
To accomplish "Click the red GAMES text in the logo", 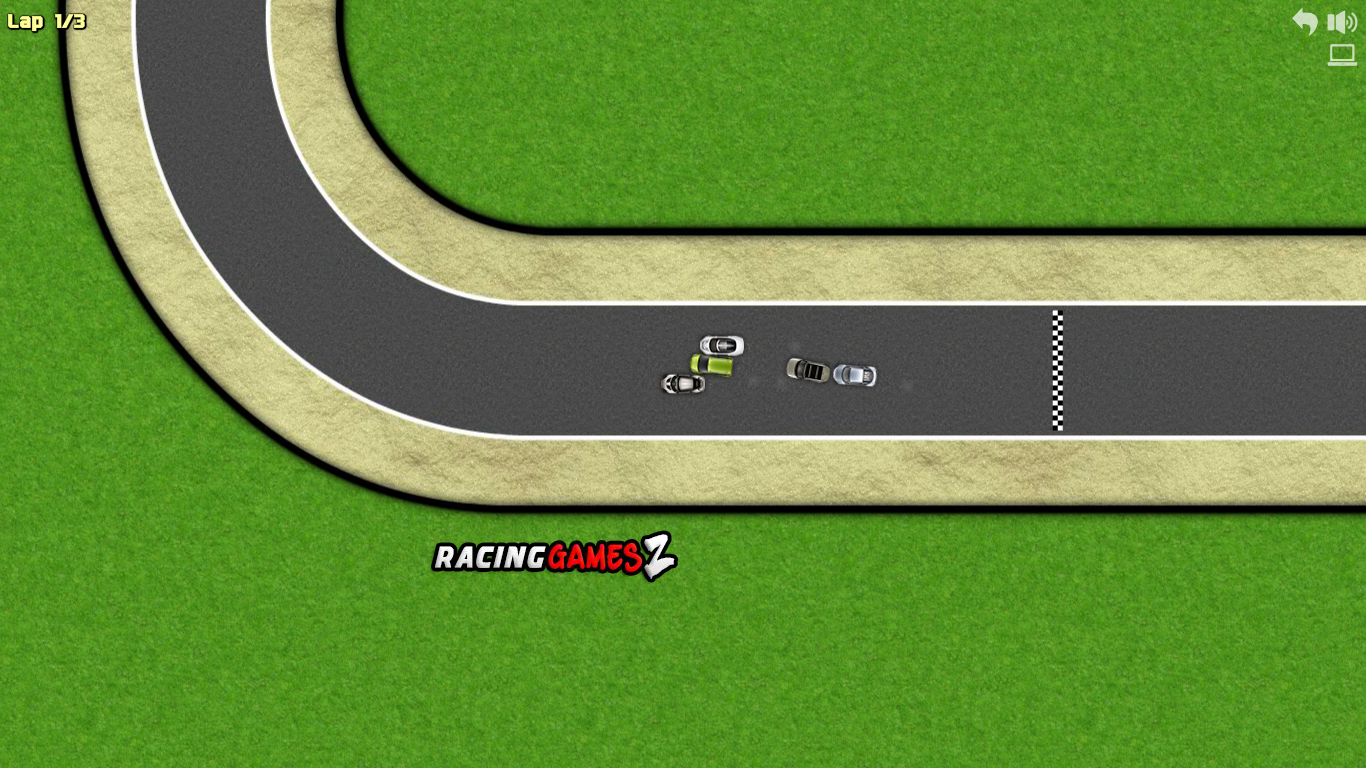I will (x=594, y=557).
